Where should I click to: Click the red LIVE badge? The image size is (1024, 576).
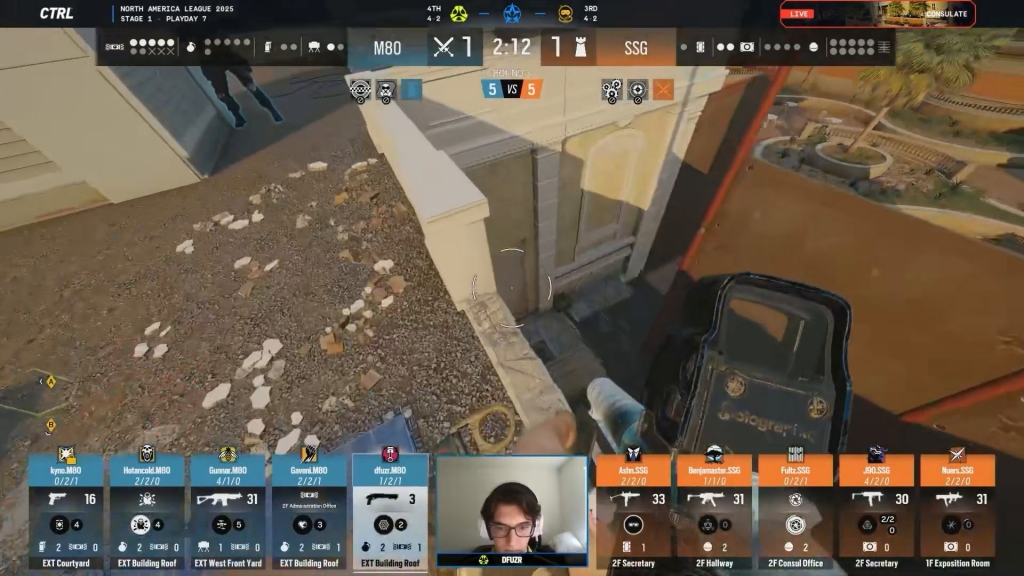tap(800, 14)
